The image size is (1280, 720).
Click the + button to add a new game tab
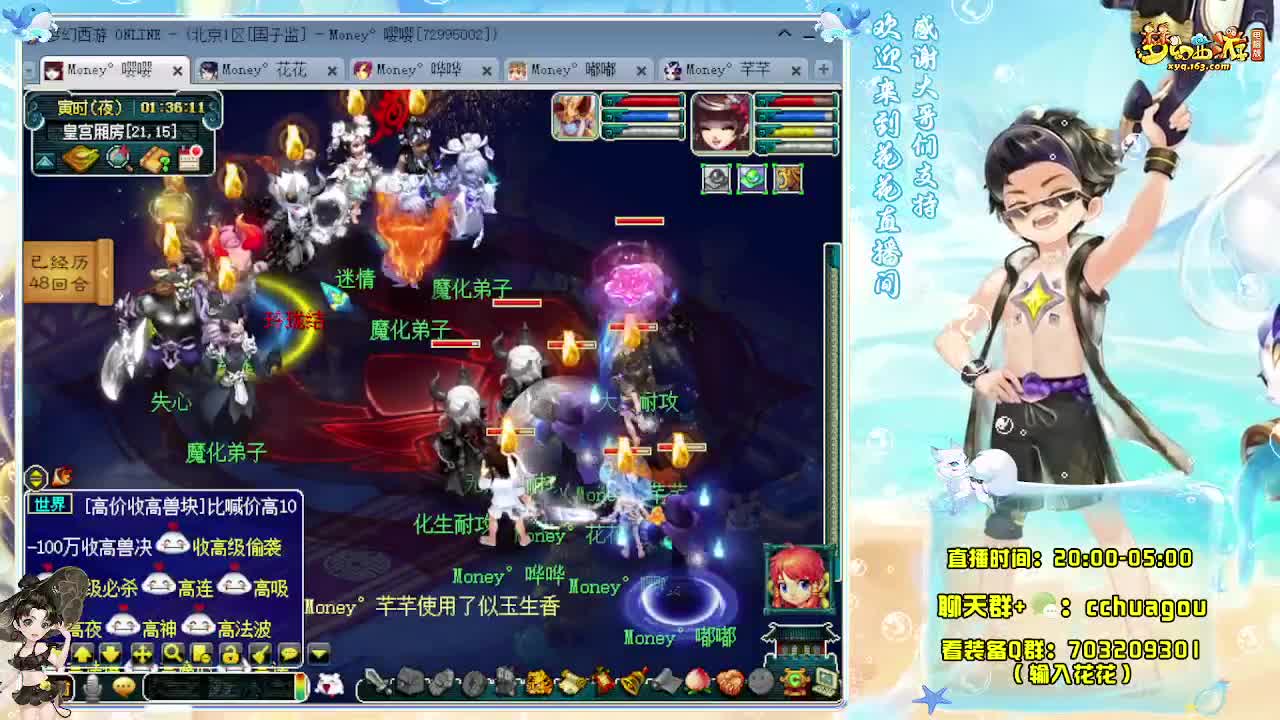tap(822, 70)
